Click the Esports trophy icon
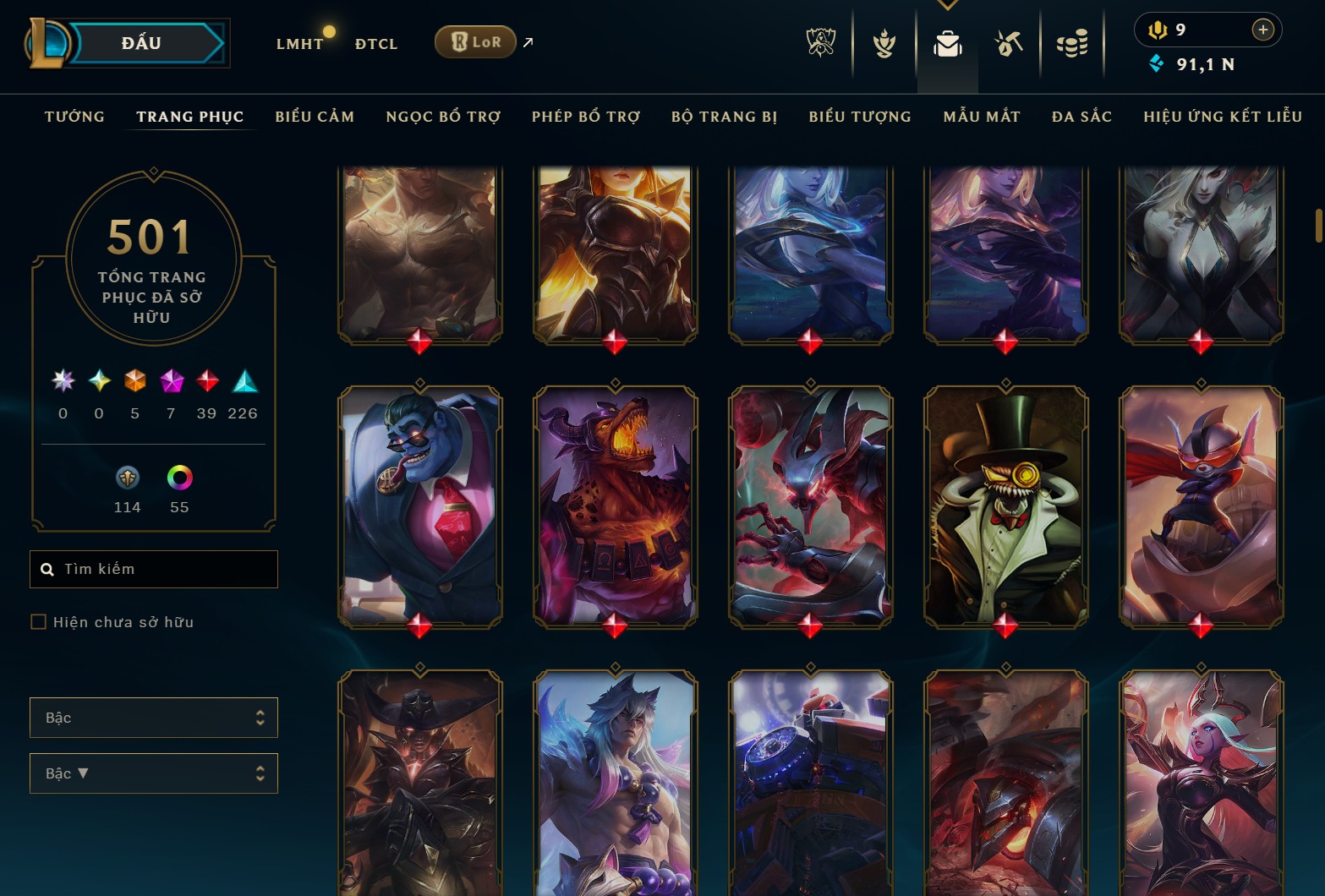The image size is (1325, 896). pos(819,44)
